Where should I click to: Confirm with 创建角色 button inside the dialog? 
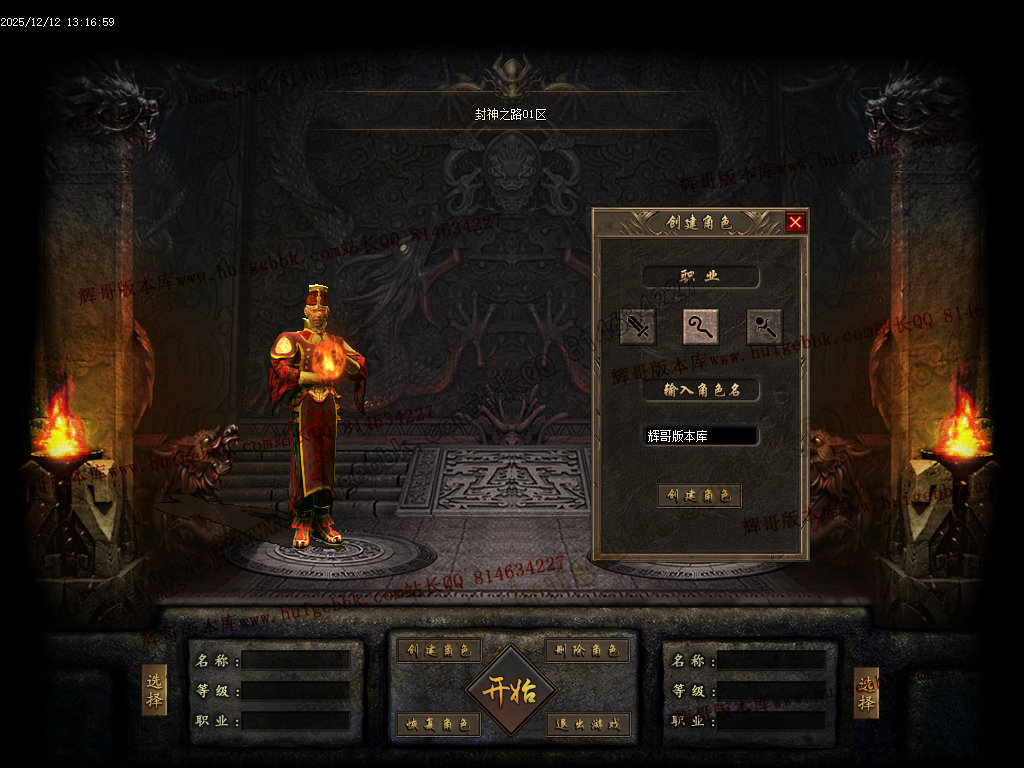(700, 495)
